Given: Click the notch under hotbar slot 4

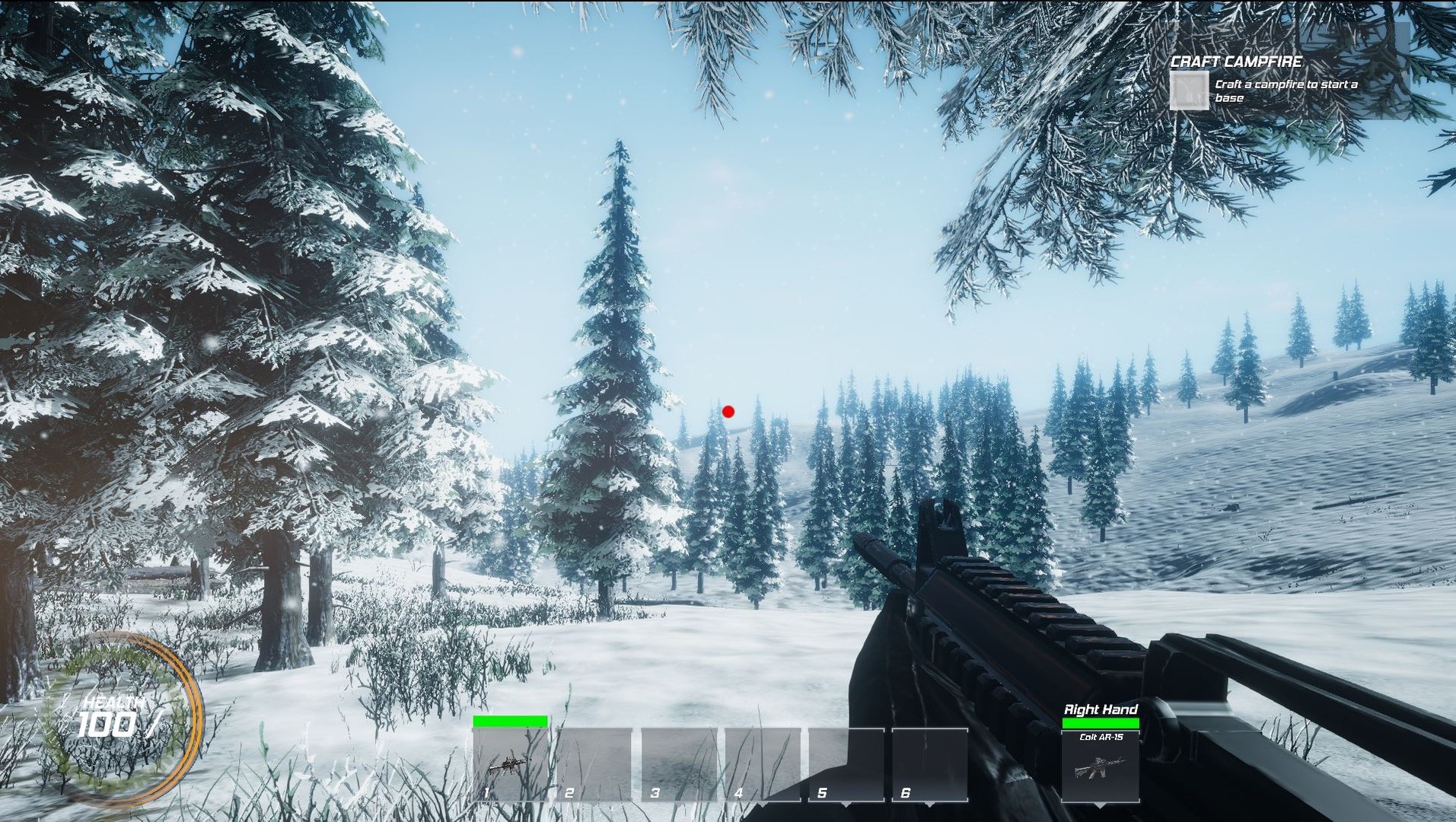Looking at the screenshot, I should coord(762,804).
